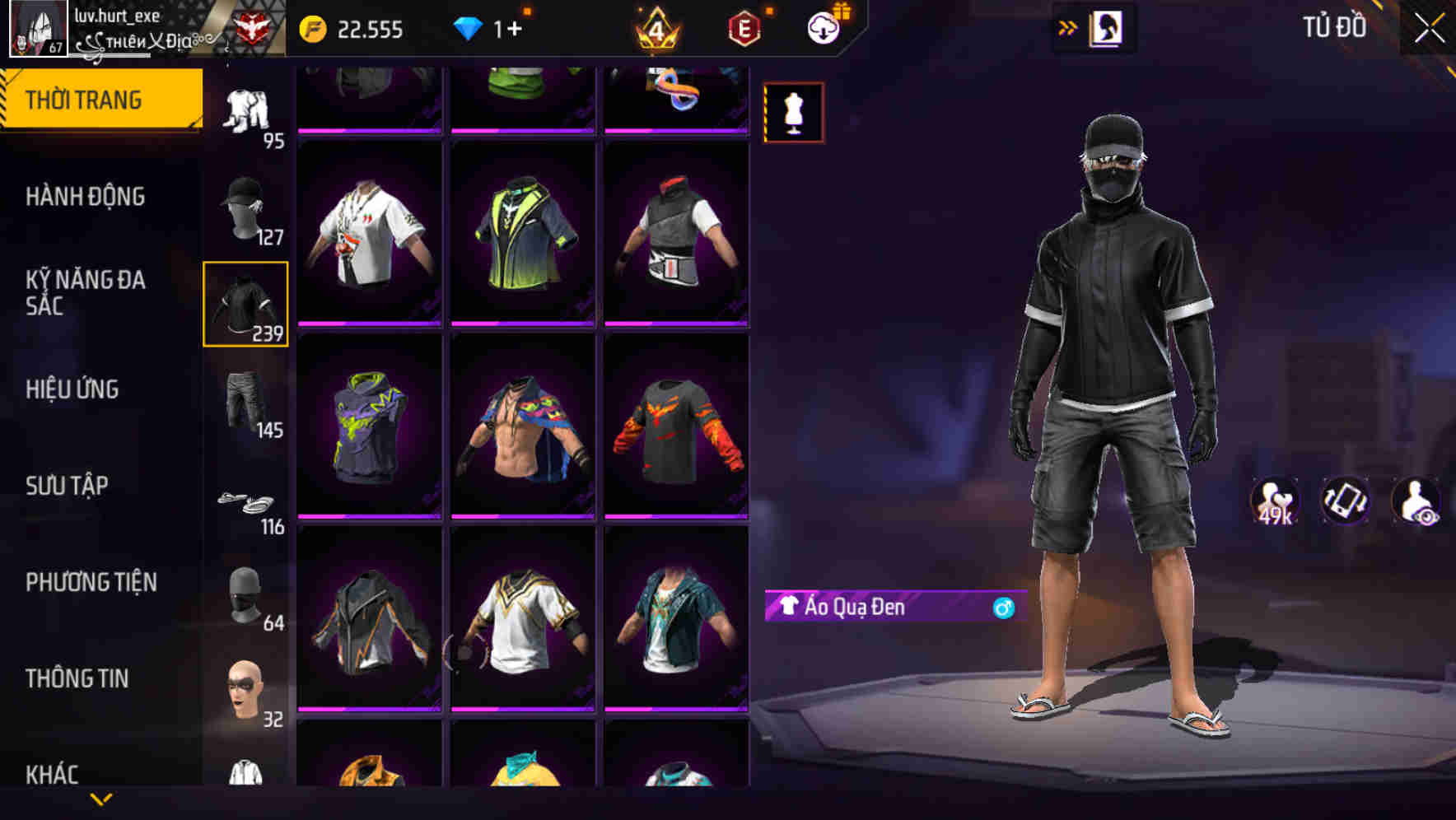1456x820 pixels.
Task: Open the HIỆU ỨNG section
Action: coord(73,390)
